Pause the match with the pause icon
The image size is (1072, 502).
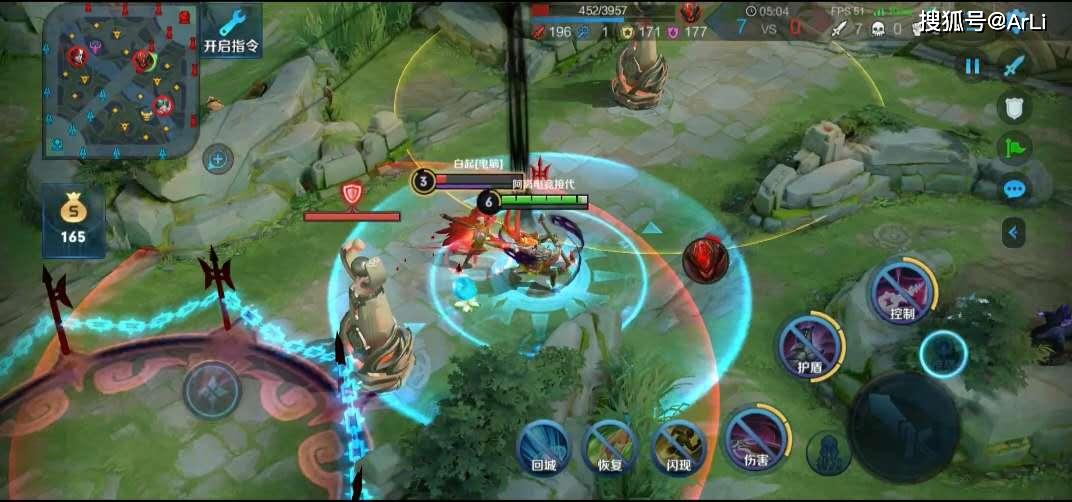[x=972, y=67]
